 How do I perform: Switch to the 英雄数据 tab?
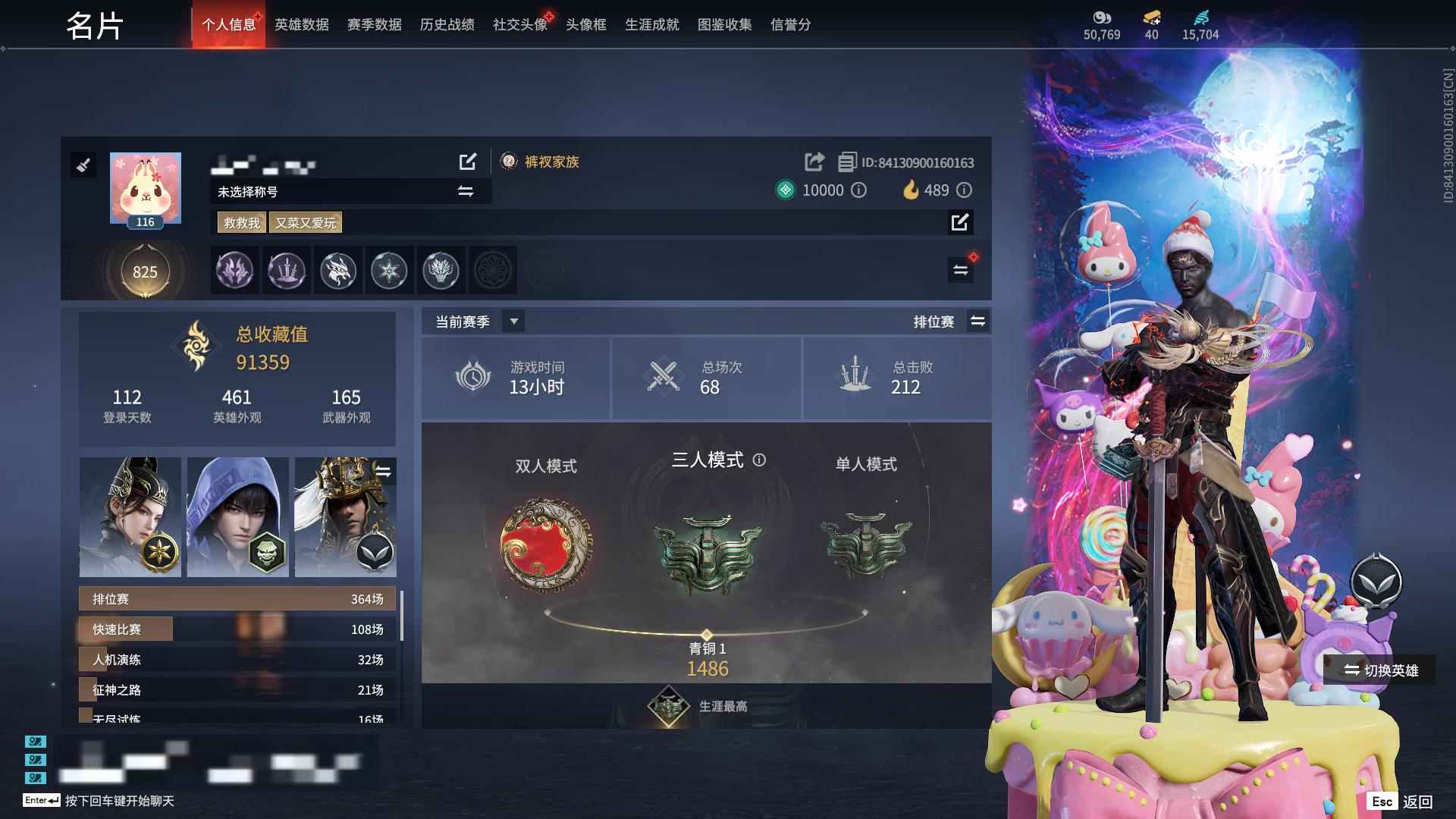(x=301, y=24)
